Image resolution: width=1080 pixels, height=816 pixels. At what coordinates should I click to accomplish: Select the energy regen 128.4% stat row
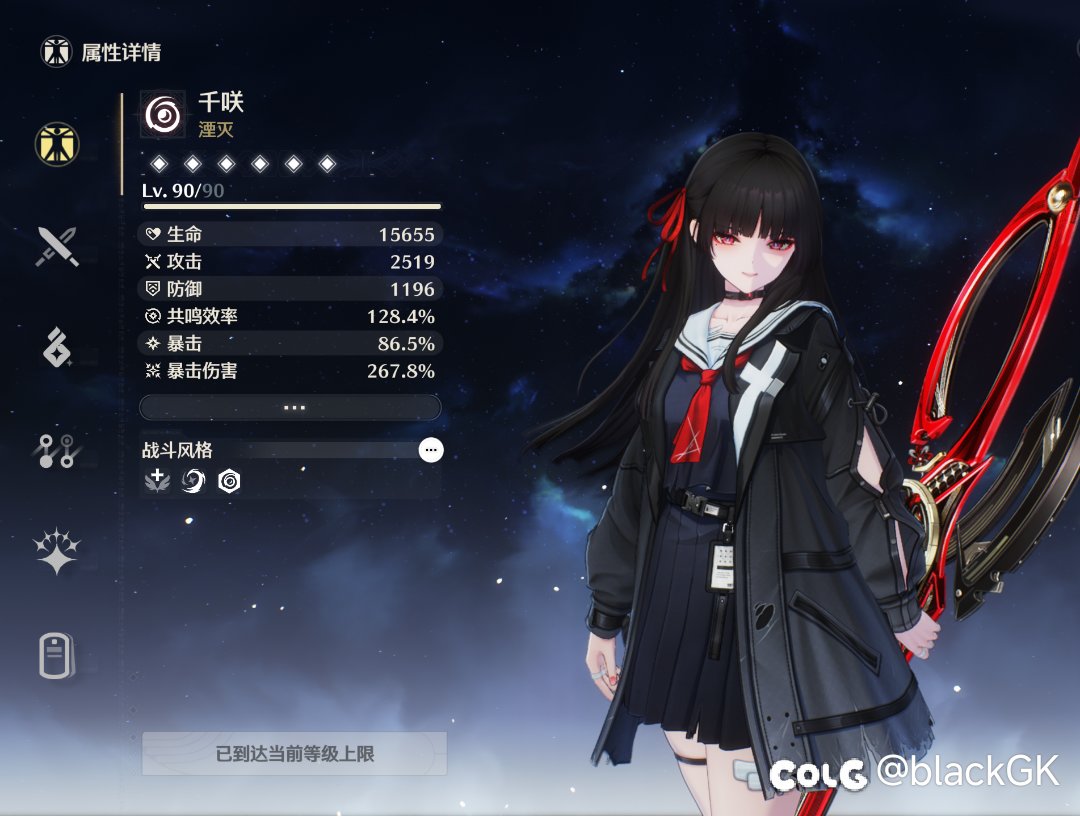click(290, 316)
